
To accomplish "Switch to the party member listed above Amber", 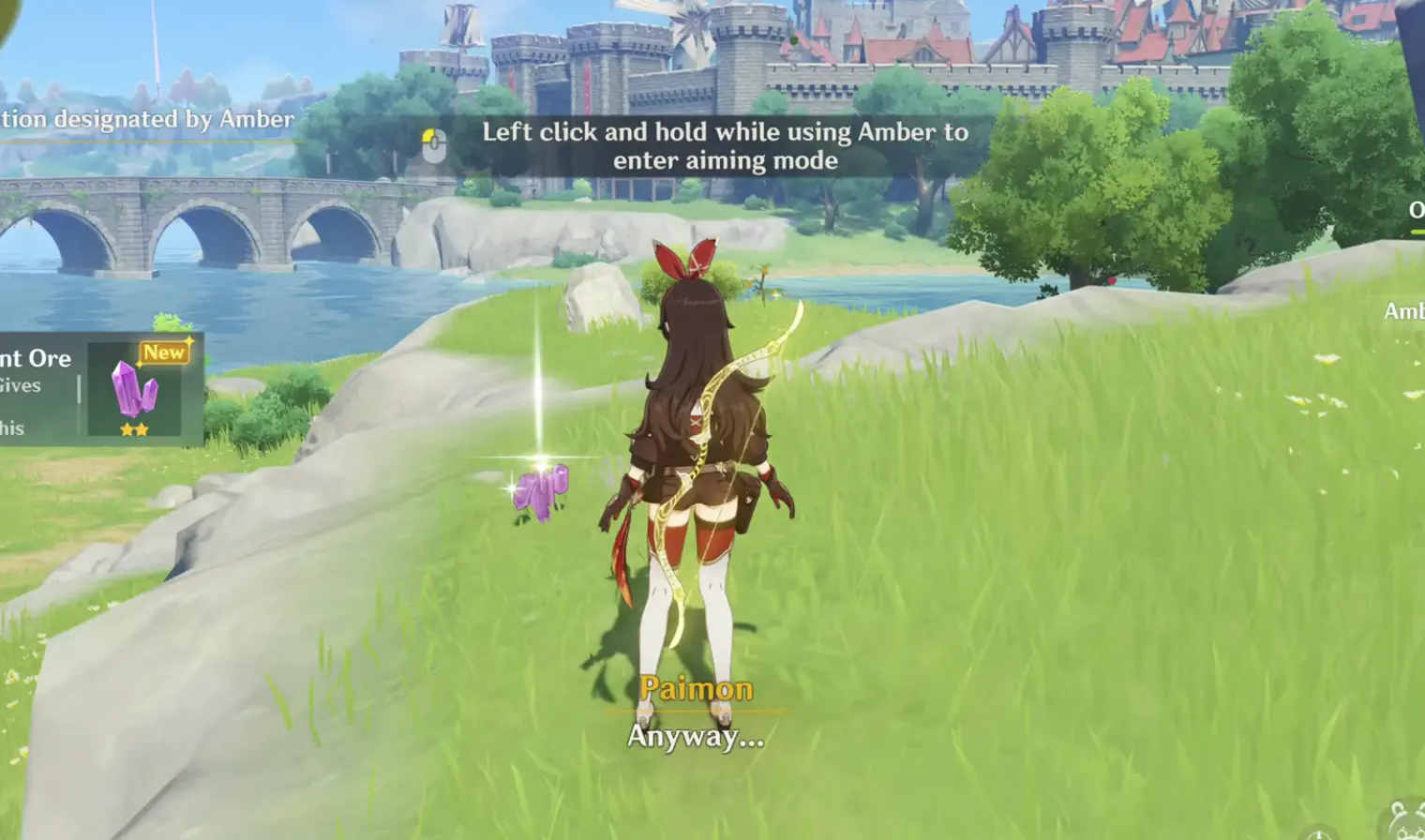I will 1416,210.
